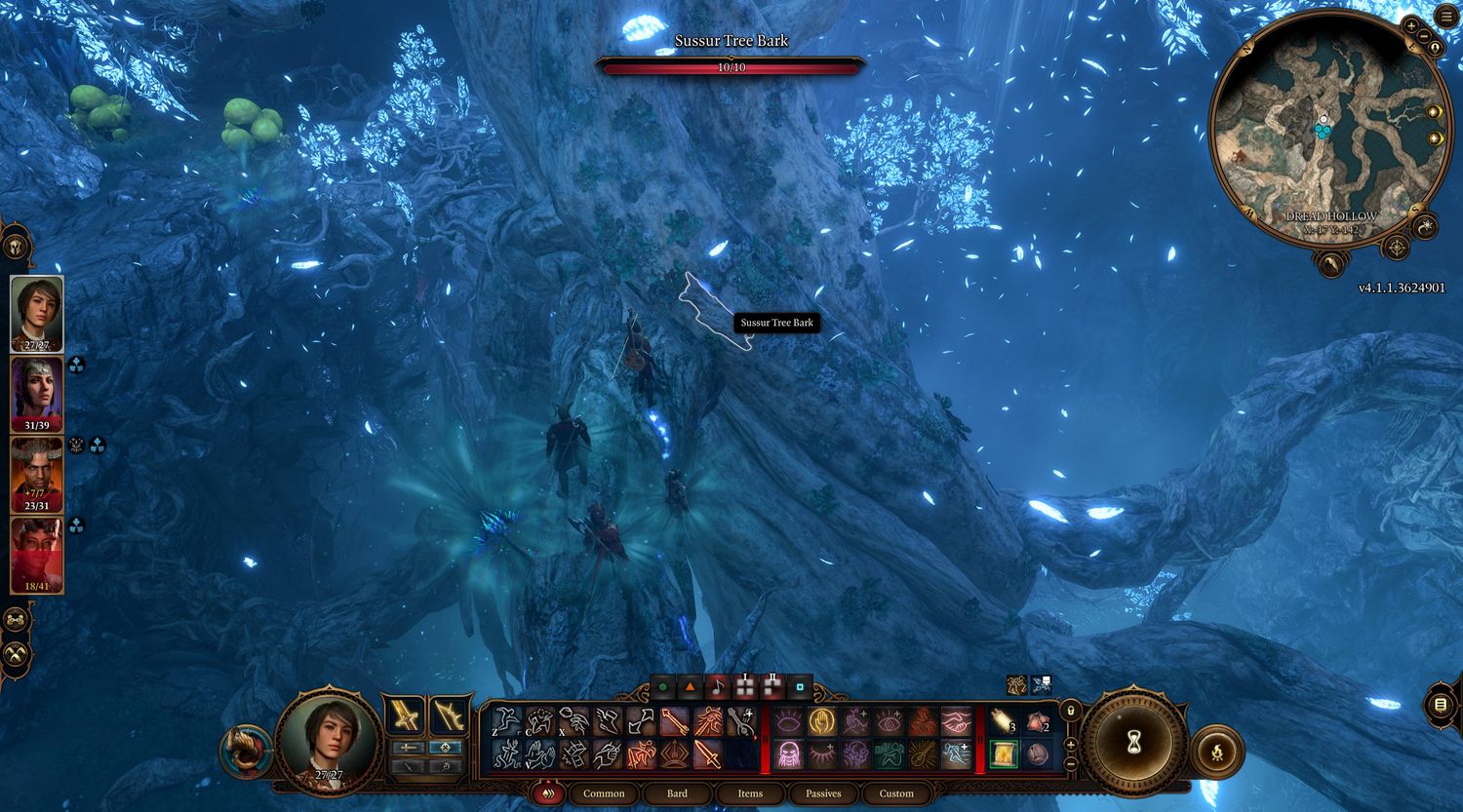Toggle the hotbar lock button
Screen dimensions: 1463x812
(x=1071, y=711)
